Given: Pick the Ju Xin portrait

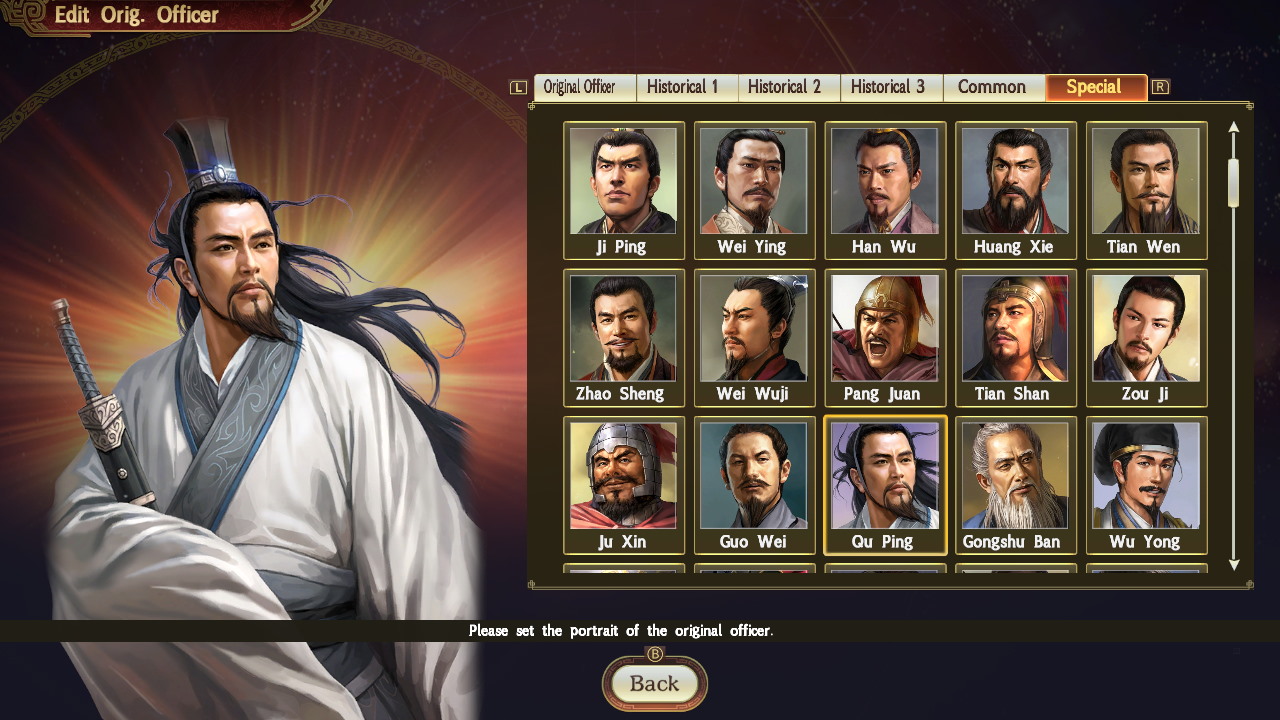Looking at the screenshot, I should pyautogui.click(x=624, y=485).
